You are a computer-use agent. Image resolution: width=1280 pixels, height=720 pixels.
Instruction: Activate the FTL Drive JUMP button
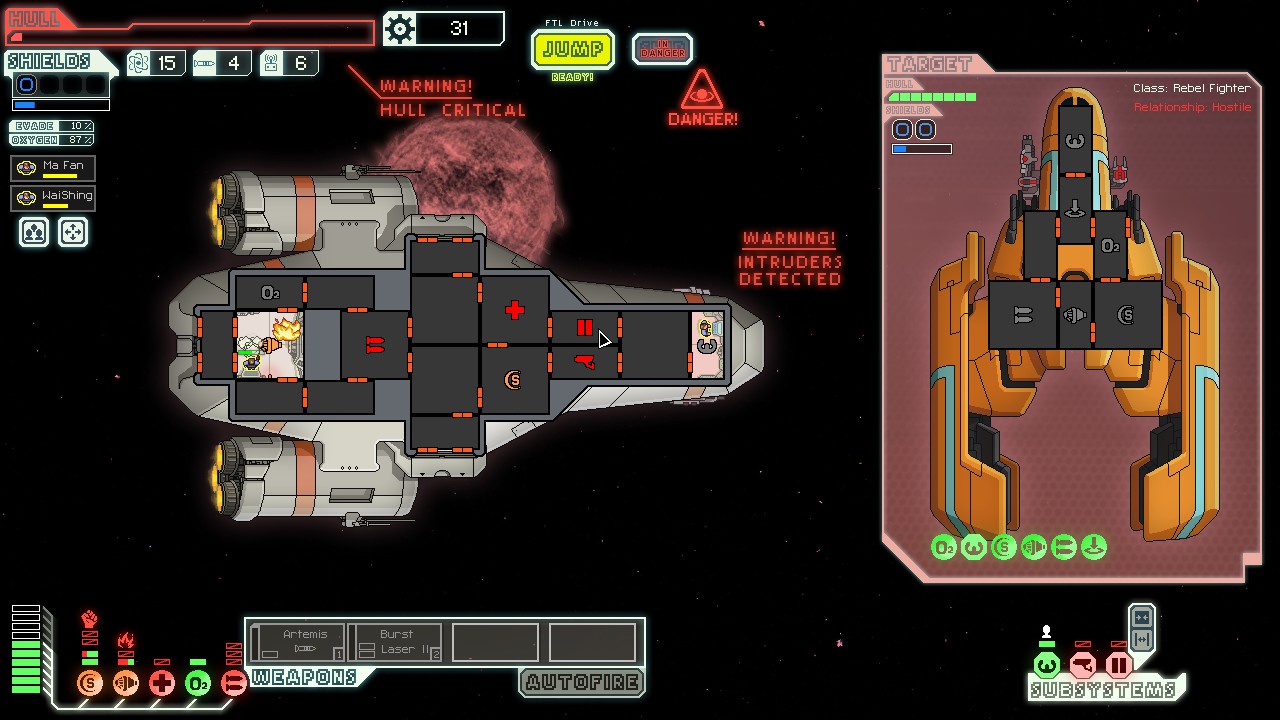573,49
